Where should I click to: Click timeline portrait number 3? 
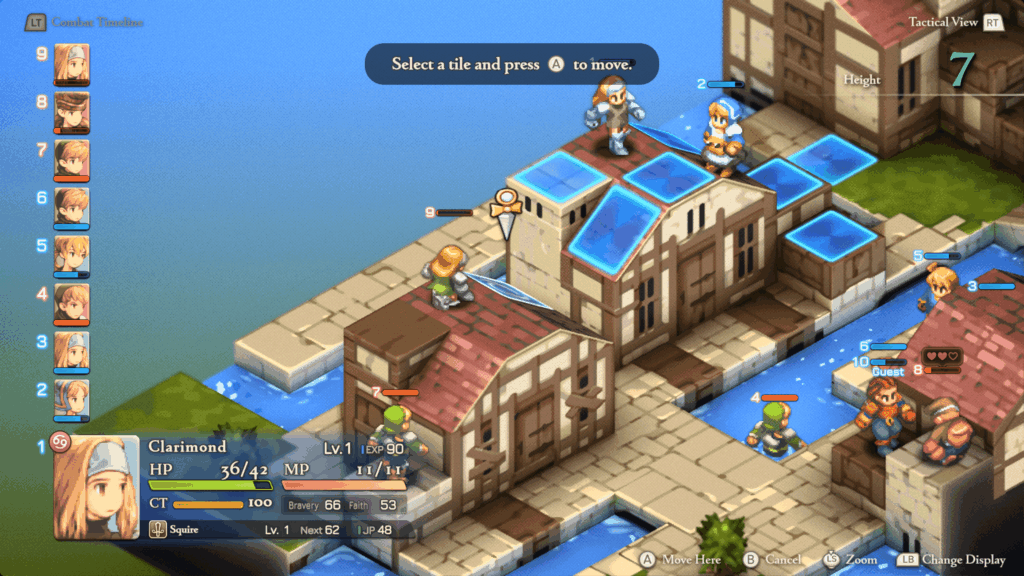pyautogui.click(x=72, y=350)
